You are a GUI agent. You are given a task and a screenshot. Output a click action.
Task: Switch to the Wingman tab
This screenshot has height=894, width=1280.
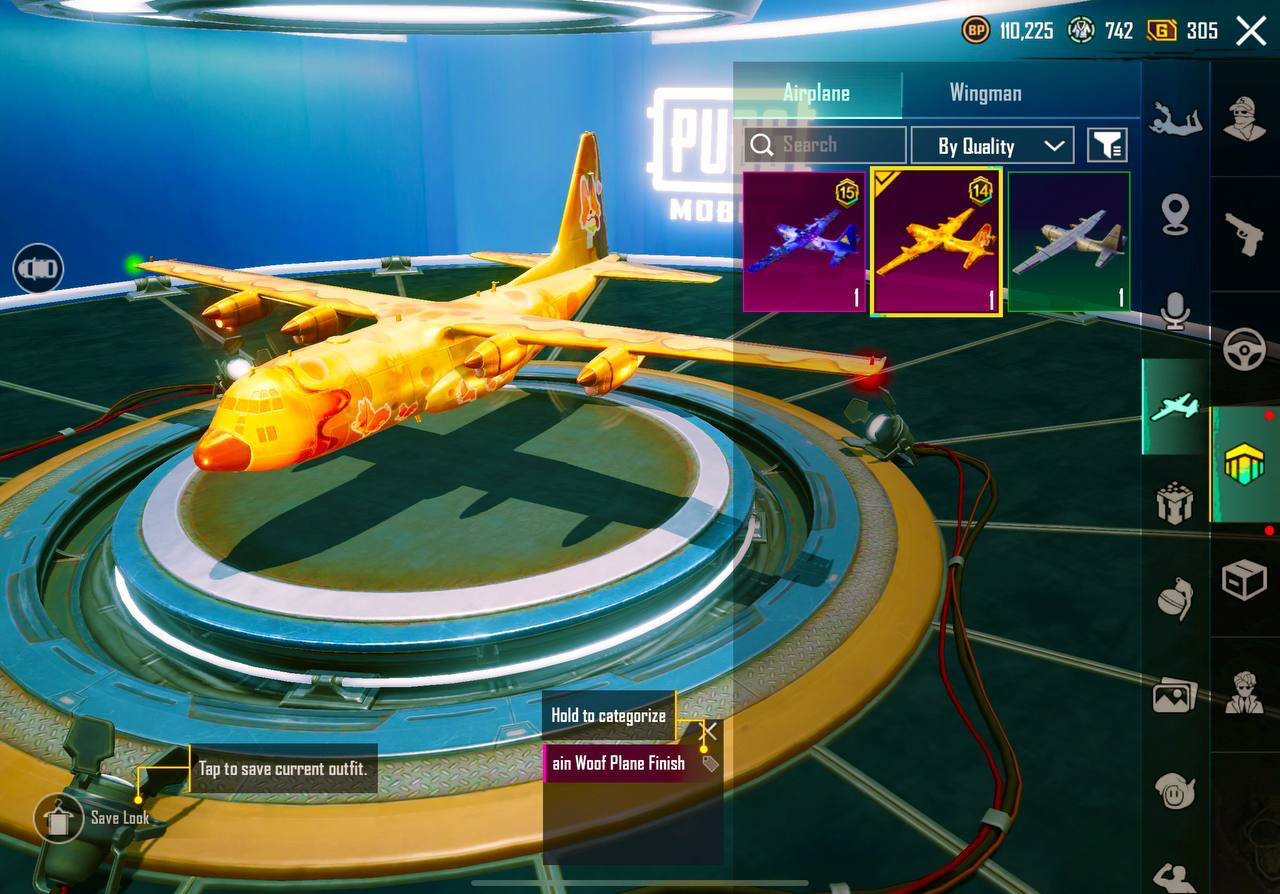[985, 93]
